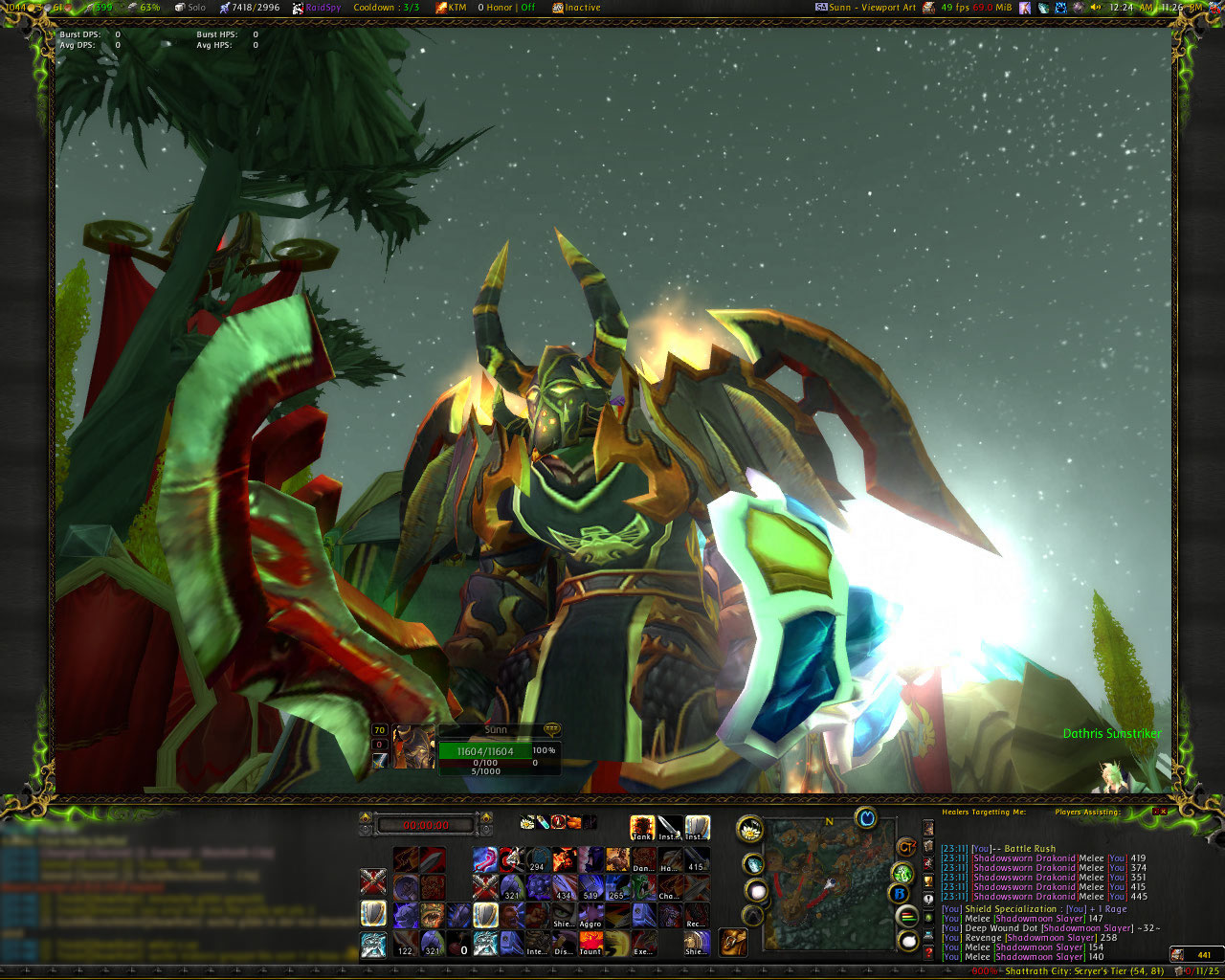
Task: Open the achievements trophy micro button
Action: [927, 880]
